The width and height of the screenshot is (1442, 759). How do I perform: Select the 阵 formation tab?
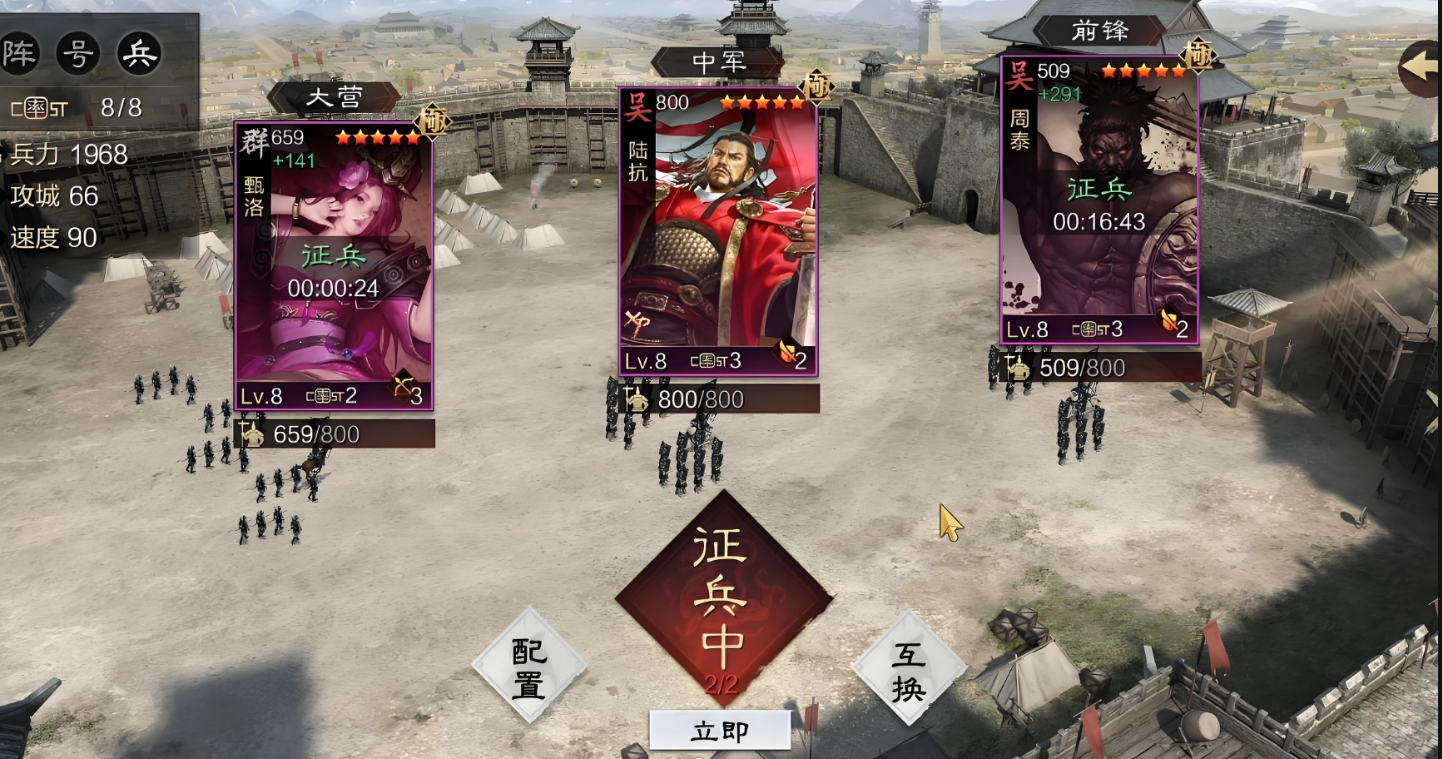point(18,54)
